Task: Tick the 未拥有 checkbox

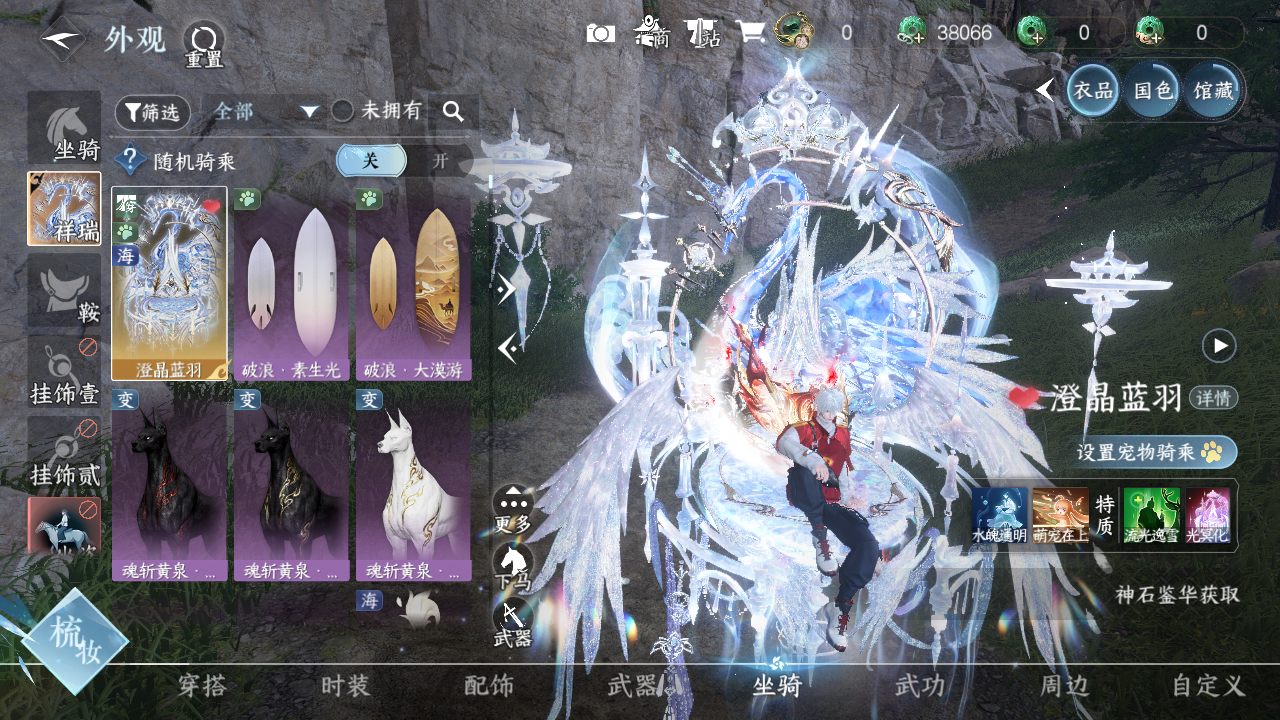Action: tap(343, 112)
